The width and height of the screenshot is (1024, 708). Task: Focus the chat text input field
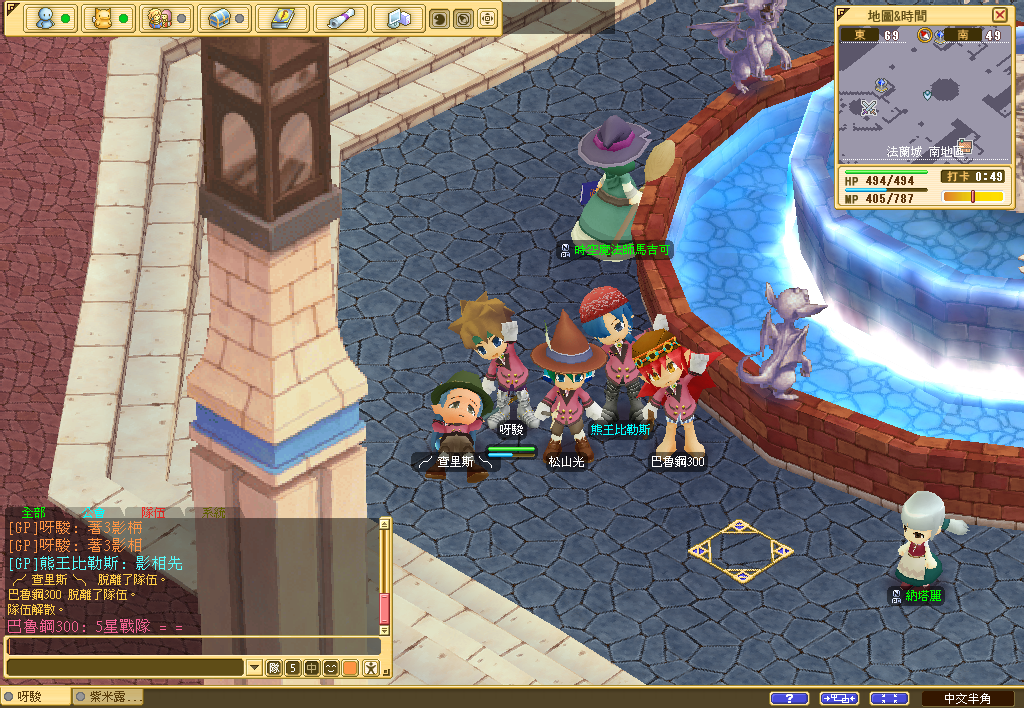(190, 646)
